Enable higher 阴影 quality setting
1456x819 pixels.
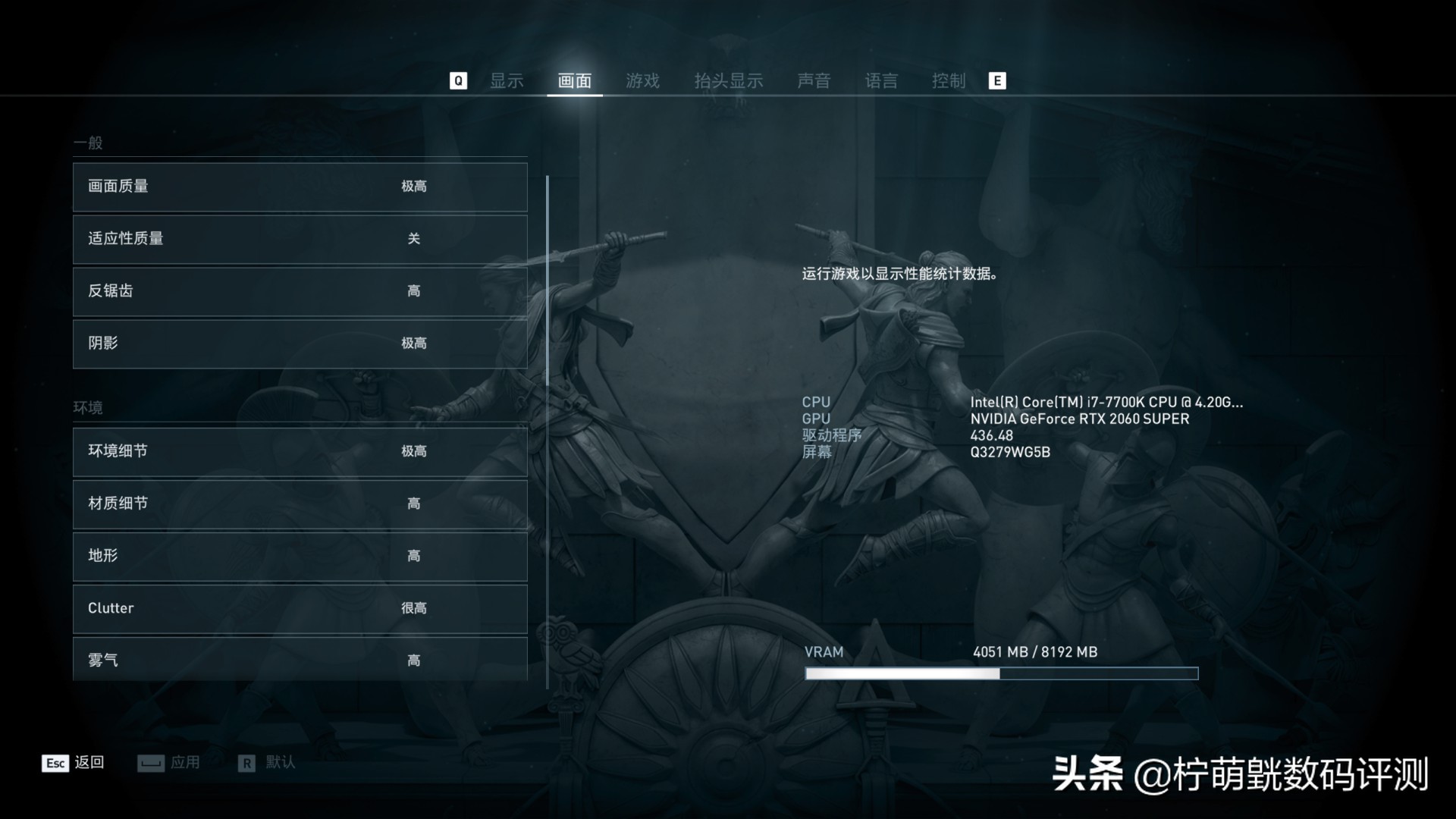tap(300, 344)
